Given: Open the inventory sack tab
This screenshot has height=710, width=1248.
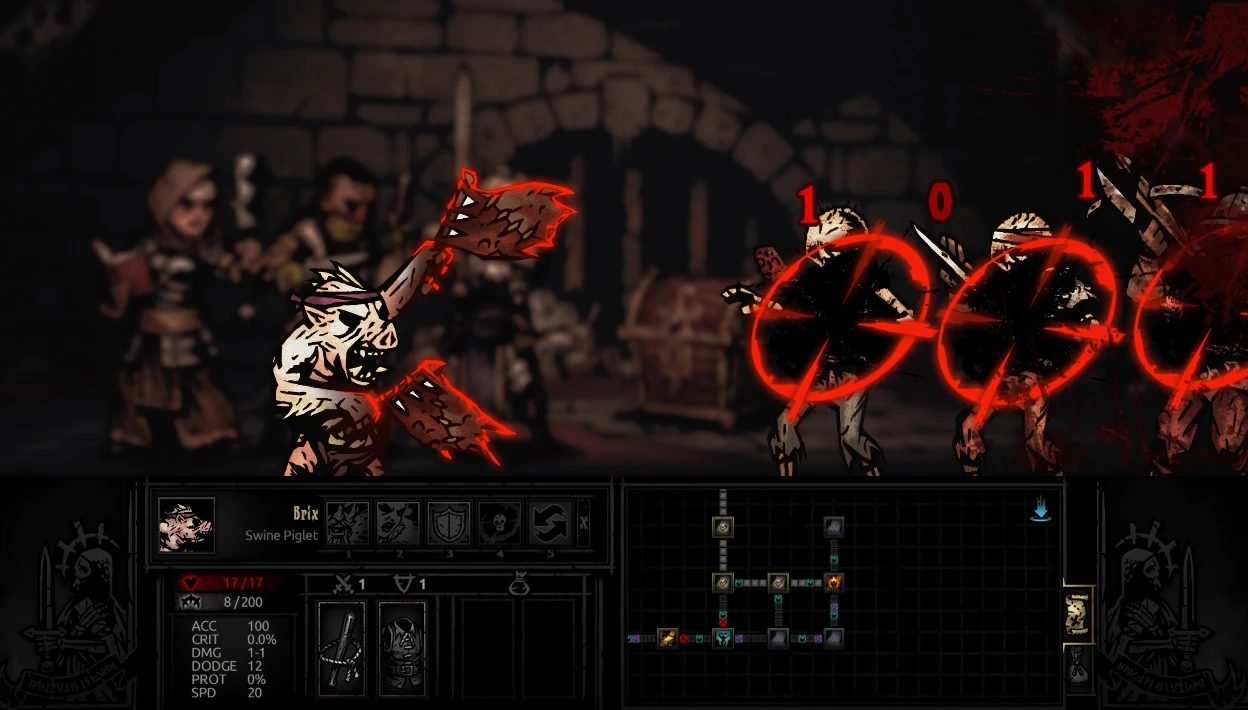Looking at the screenshot, I should (1078, 669).
